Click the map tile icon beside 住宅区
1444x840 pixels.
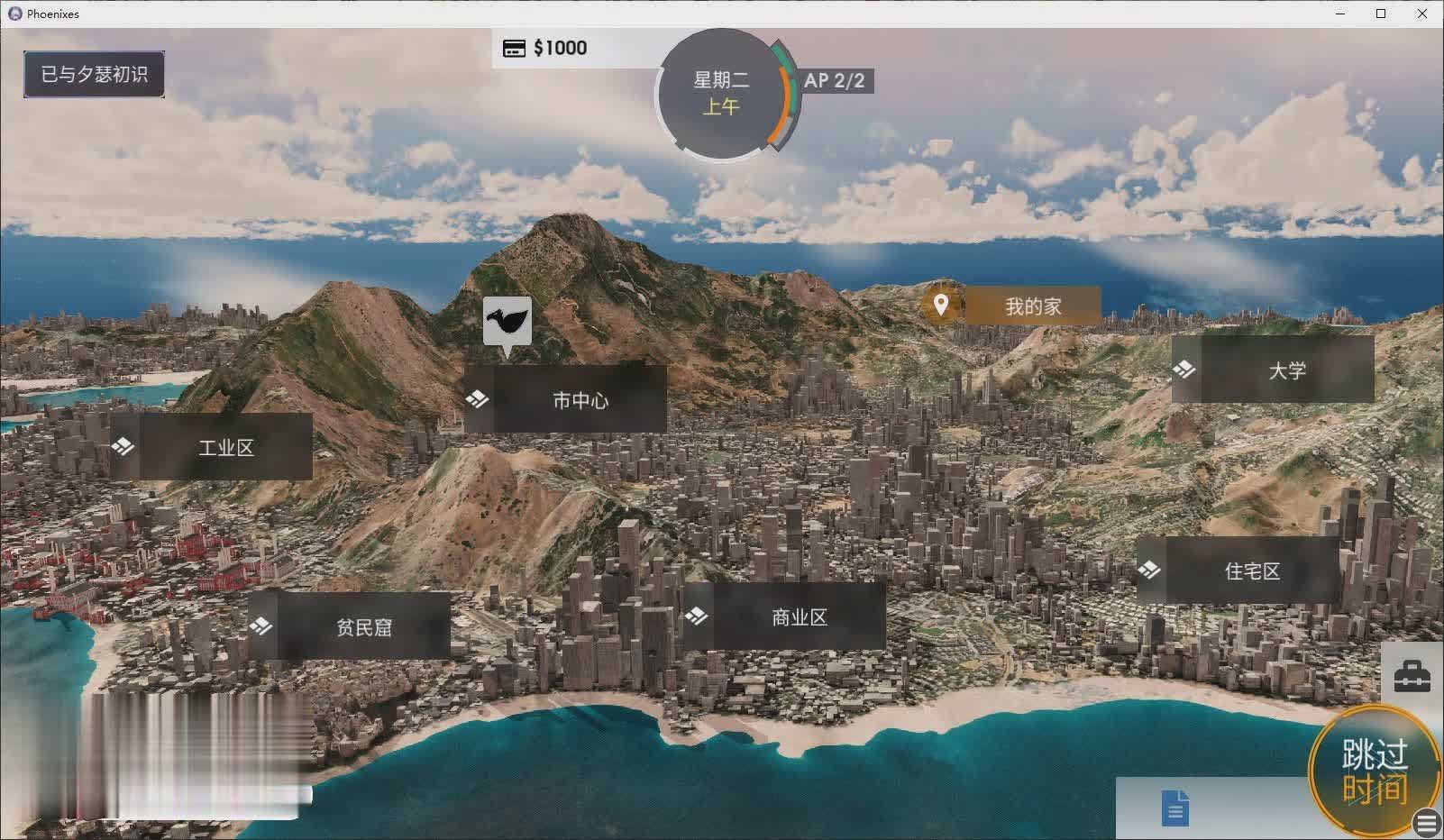[1151, 570]
